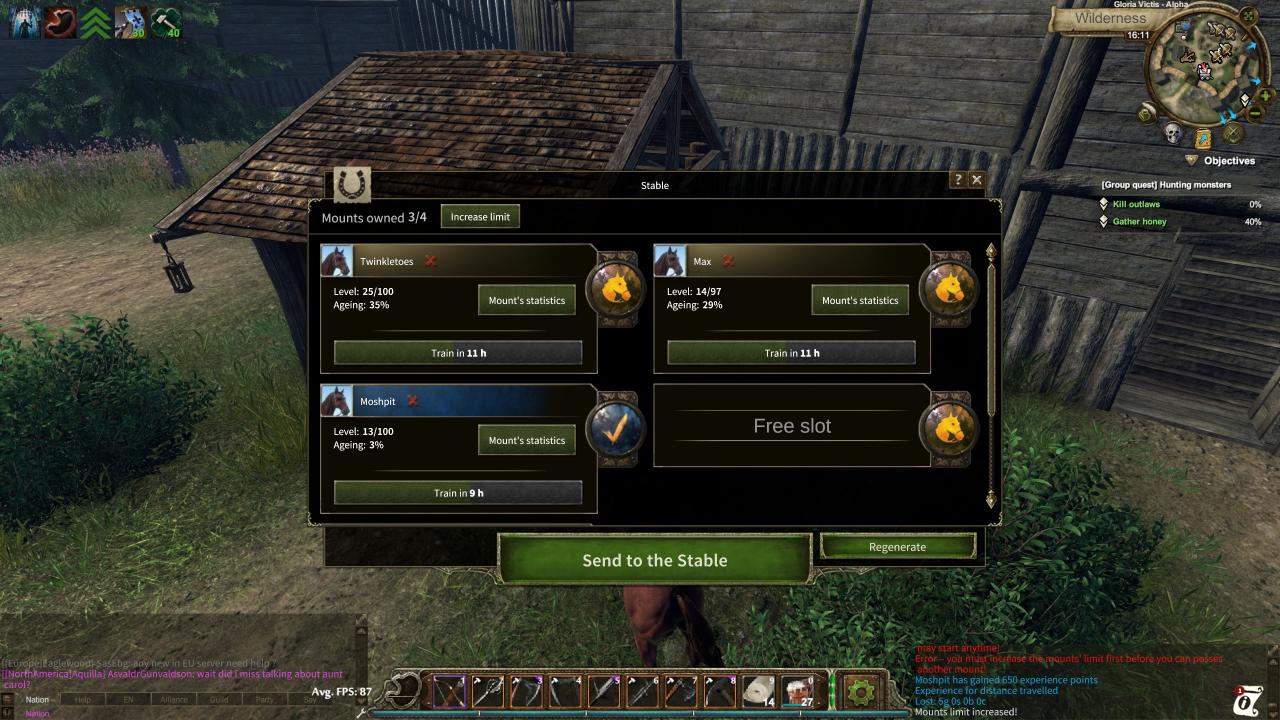Release Twinkletoes with the red X
This screenshot has width=1280, height=720.
coord(431,261)
